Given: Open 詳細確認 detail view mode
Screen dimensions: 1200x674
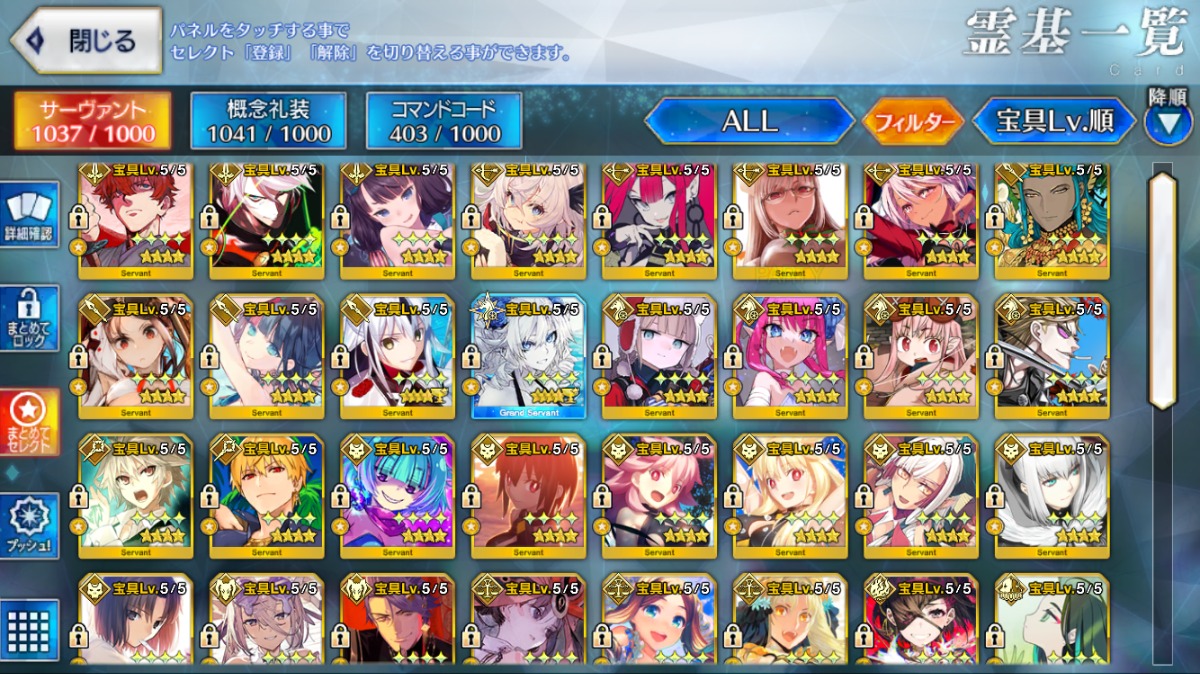Looking at the screenshot, I should pos(31,216).
